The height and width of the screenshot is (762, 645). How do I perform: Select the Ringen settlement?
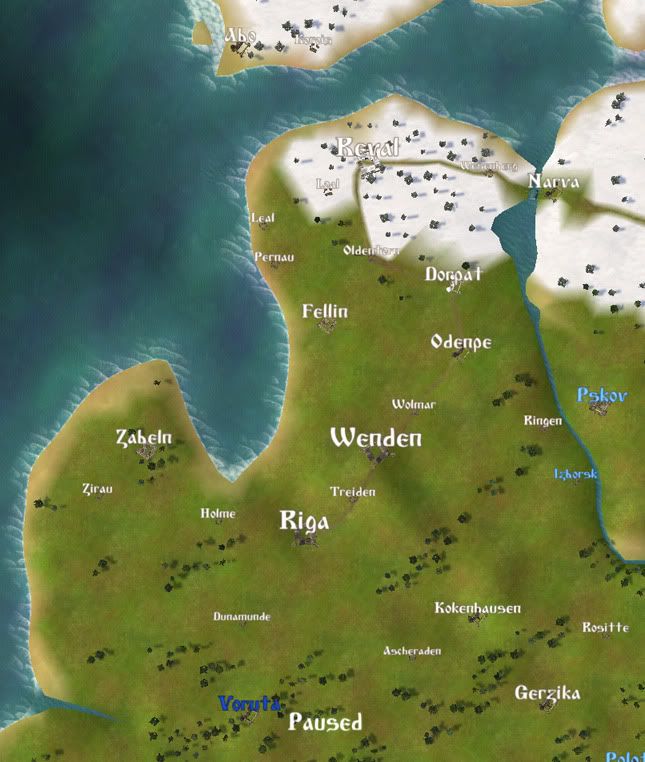pos(543,421)
